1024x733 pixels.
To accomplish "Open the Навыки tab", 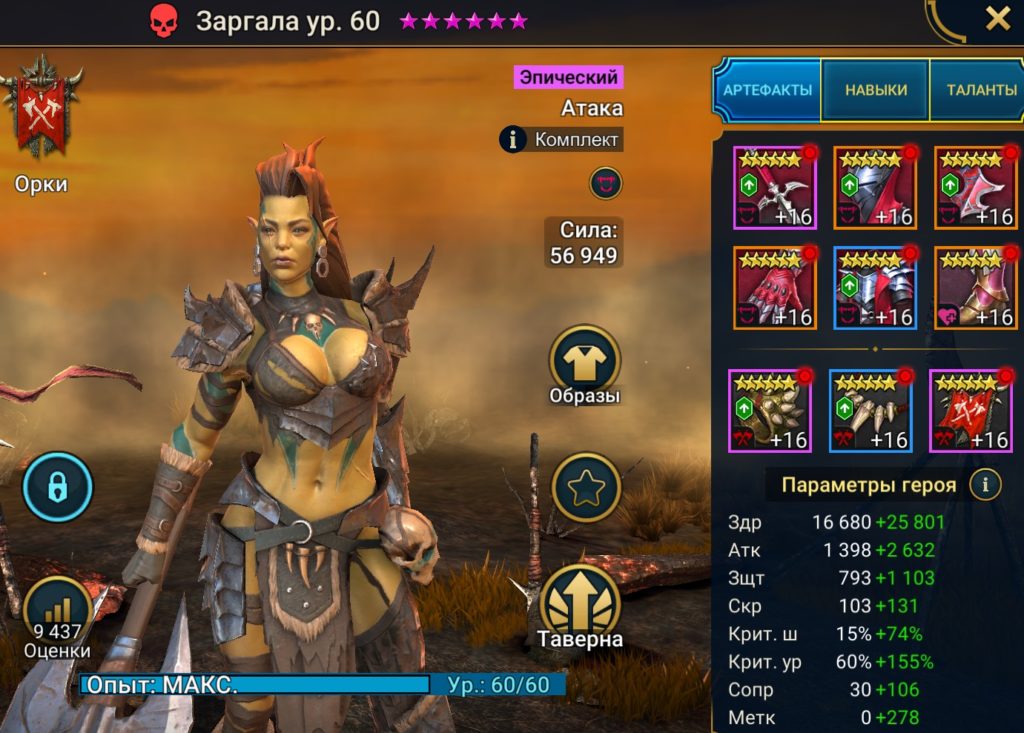I will [x=876, y=90].
